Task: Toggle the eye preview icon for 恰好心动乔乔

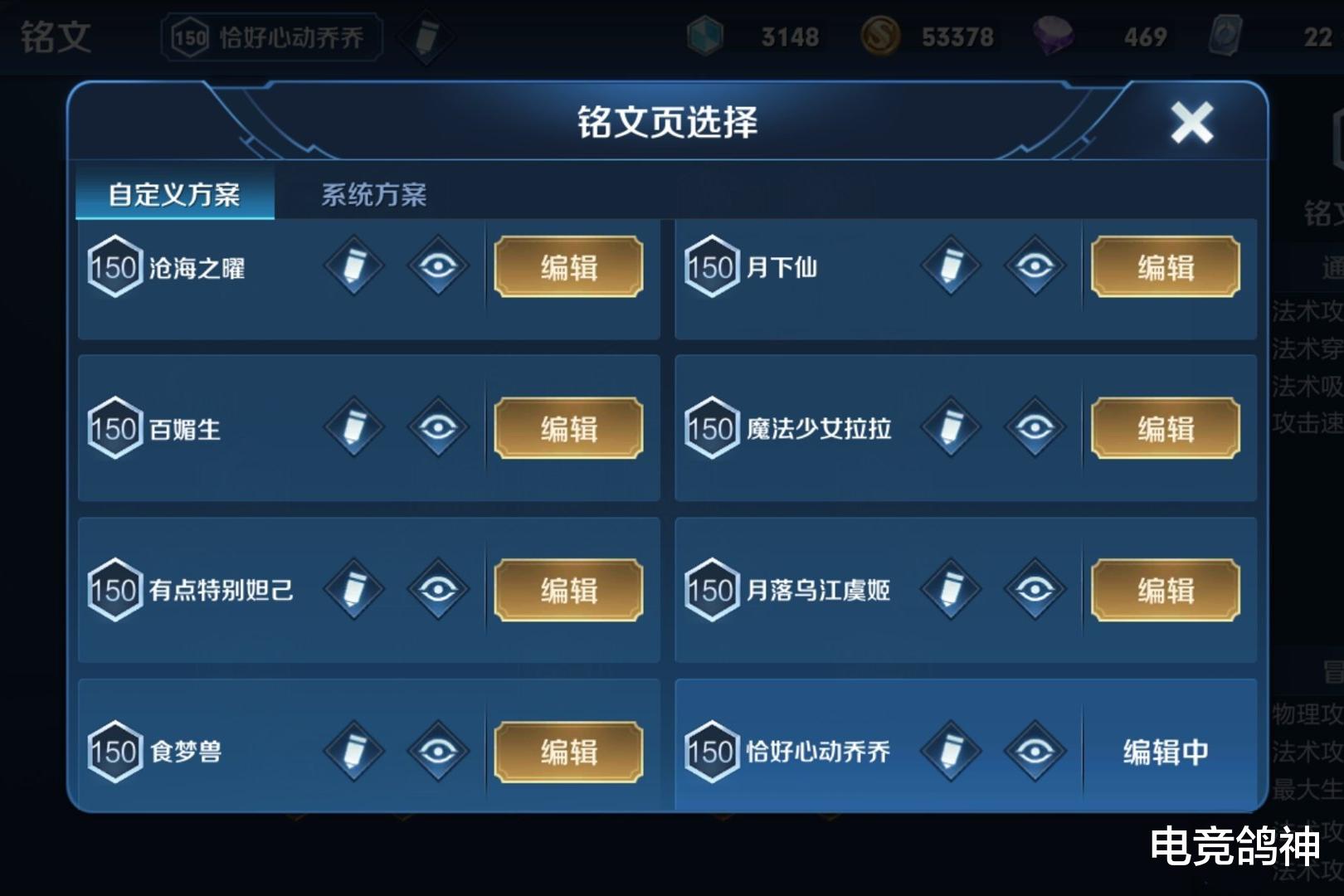Action: (x=1035, y=753)
